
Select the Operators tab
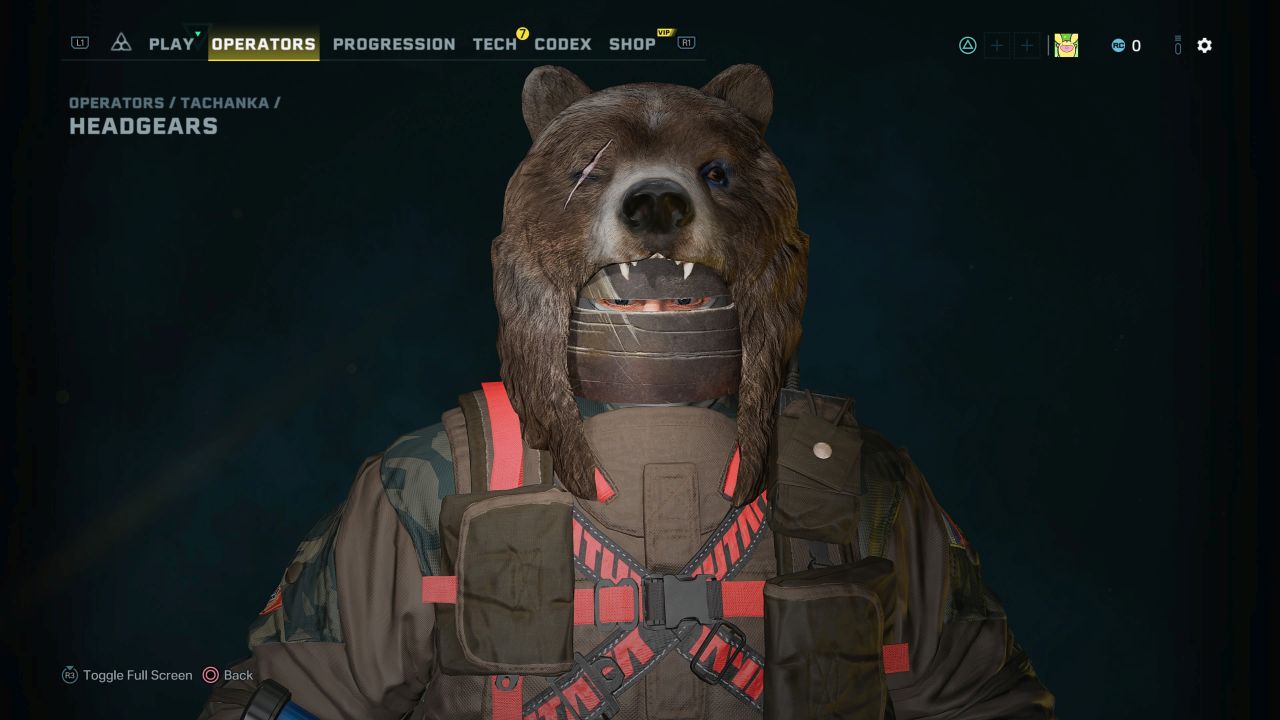[x=264, y=44]
